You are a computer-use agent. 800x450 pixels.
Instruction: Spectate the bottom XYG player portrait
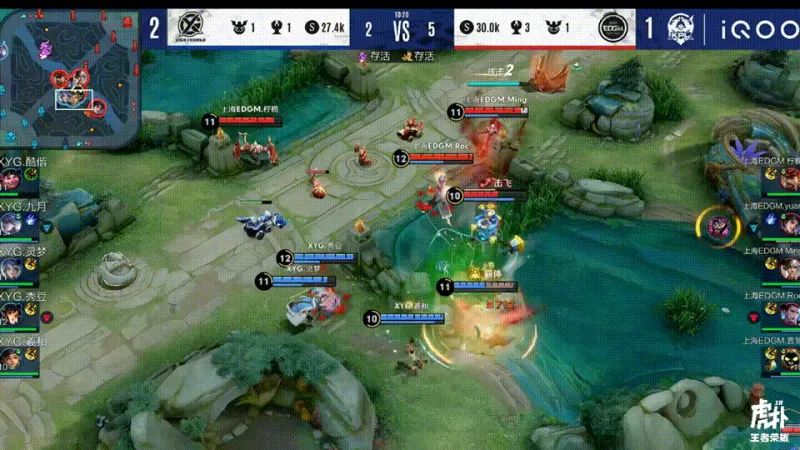(11, 357)
